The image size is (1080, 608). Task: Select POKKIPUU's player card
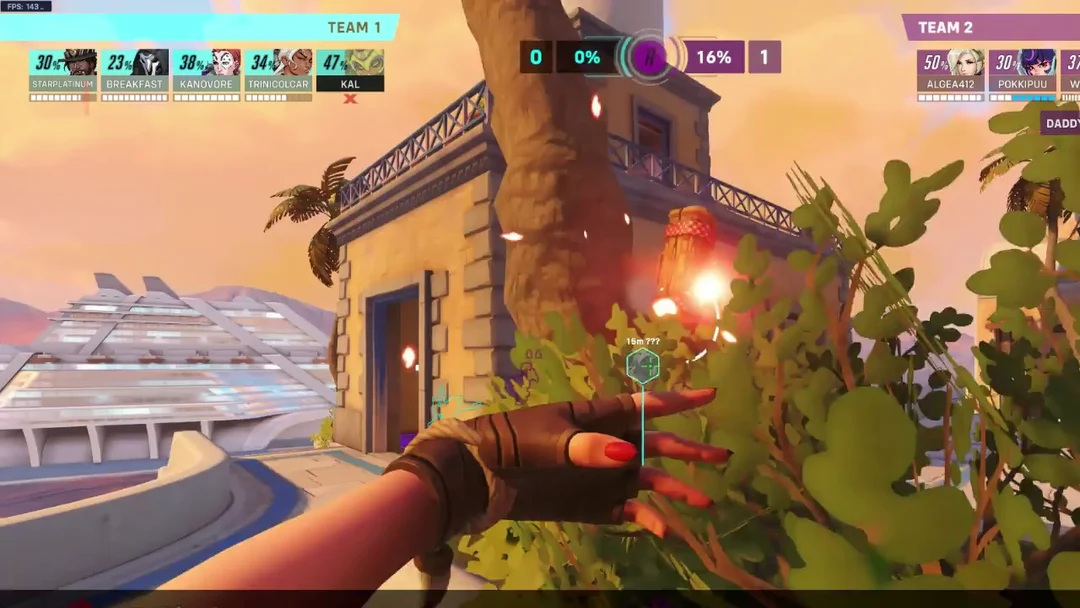(1022, 70)
